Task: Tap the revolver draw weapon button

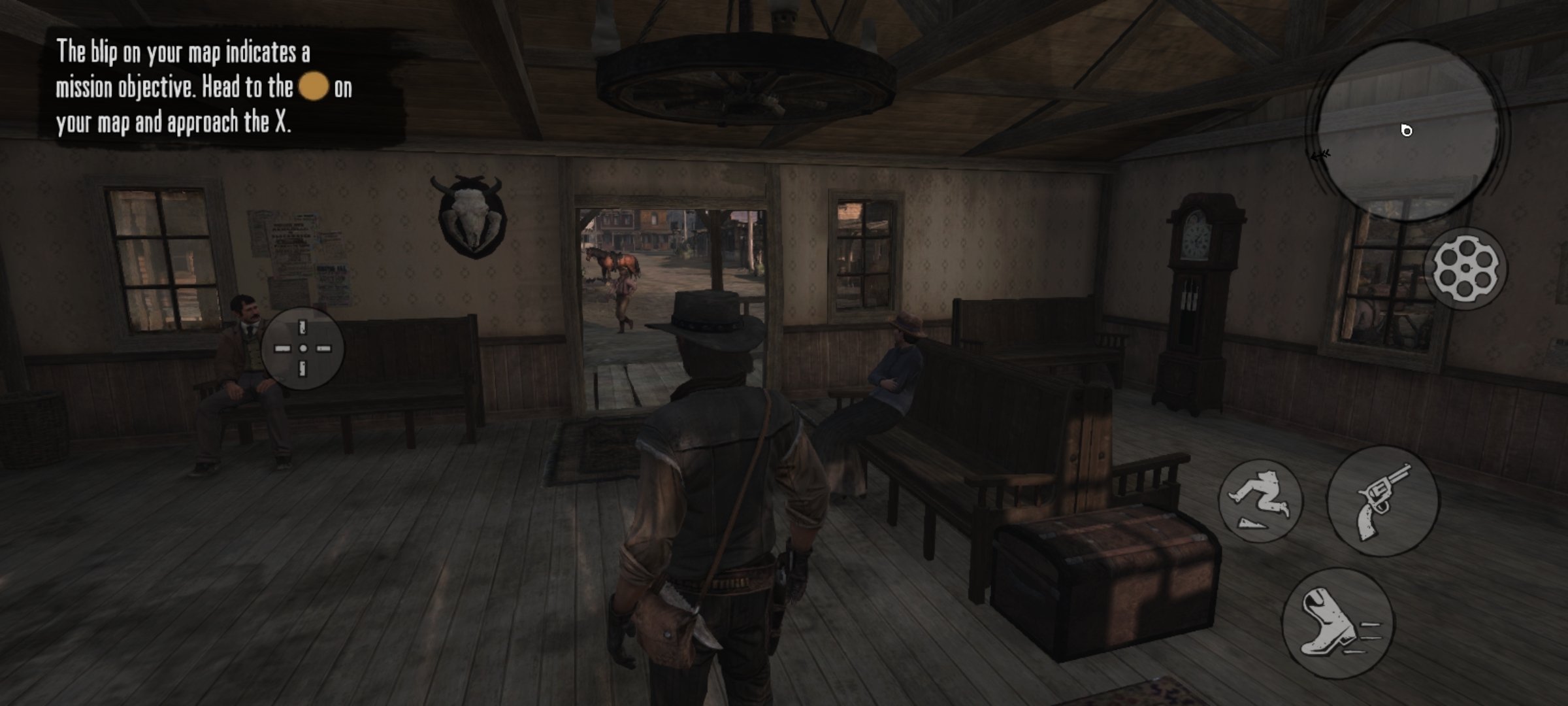Action: 1382,501
